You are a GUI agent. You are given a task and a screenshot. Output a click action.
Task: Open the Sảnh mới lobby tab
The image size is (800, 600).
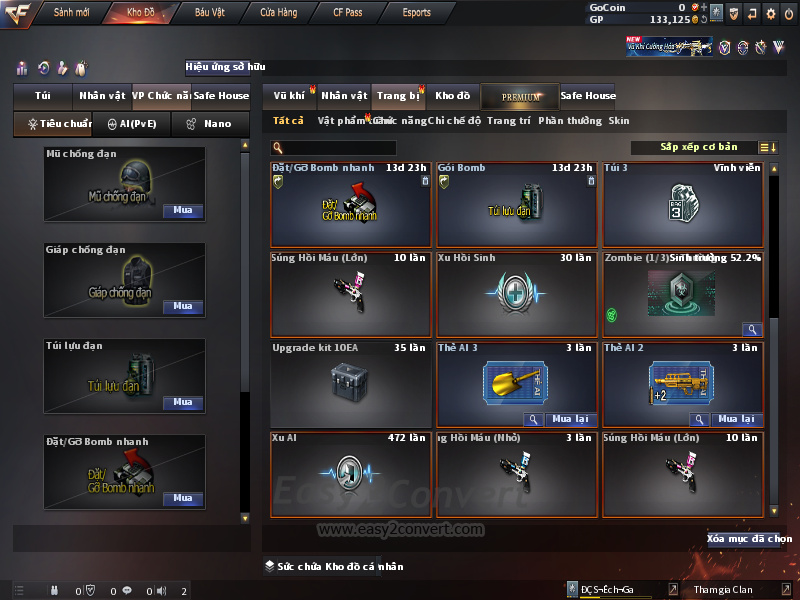(72, 13)
